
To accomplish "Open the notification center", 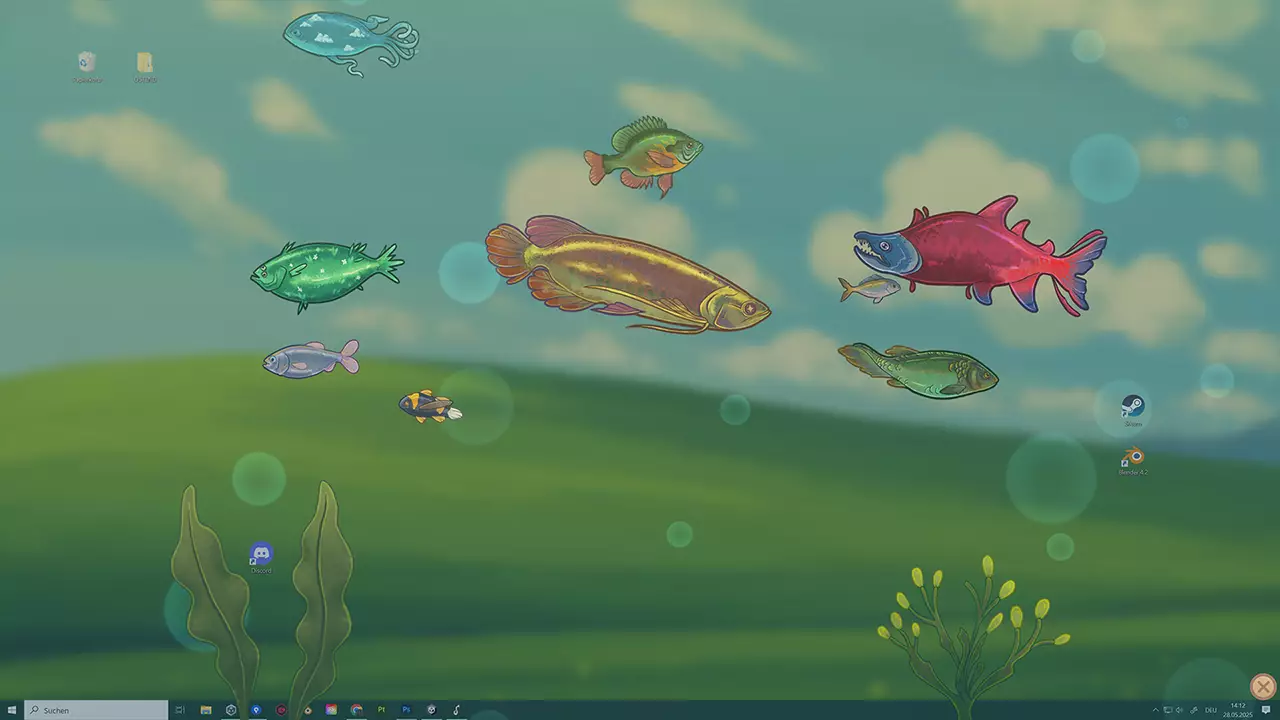I will pos(1266,710).
